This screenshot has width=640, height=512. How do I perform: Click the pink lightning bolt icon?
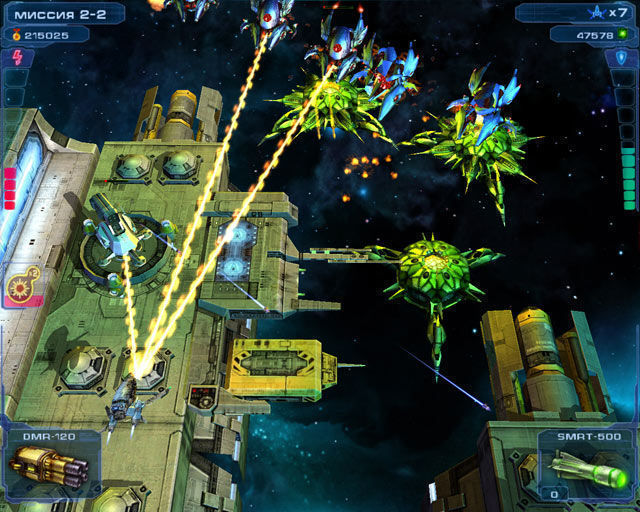(x=17, y=57)
